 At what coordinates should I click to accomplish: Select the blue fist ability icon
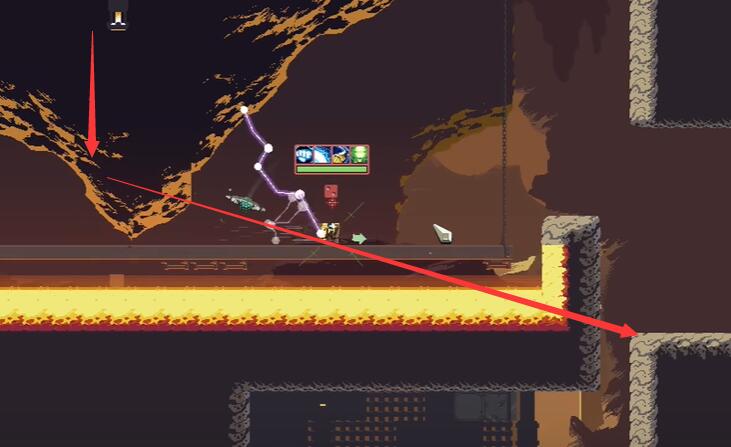point(305,155)
